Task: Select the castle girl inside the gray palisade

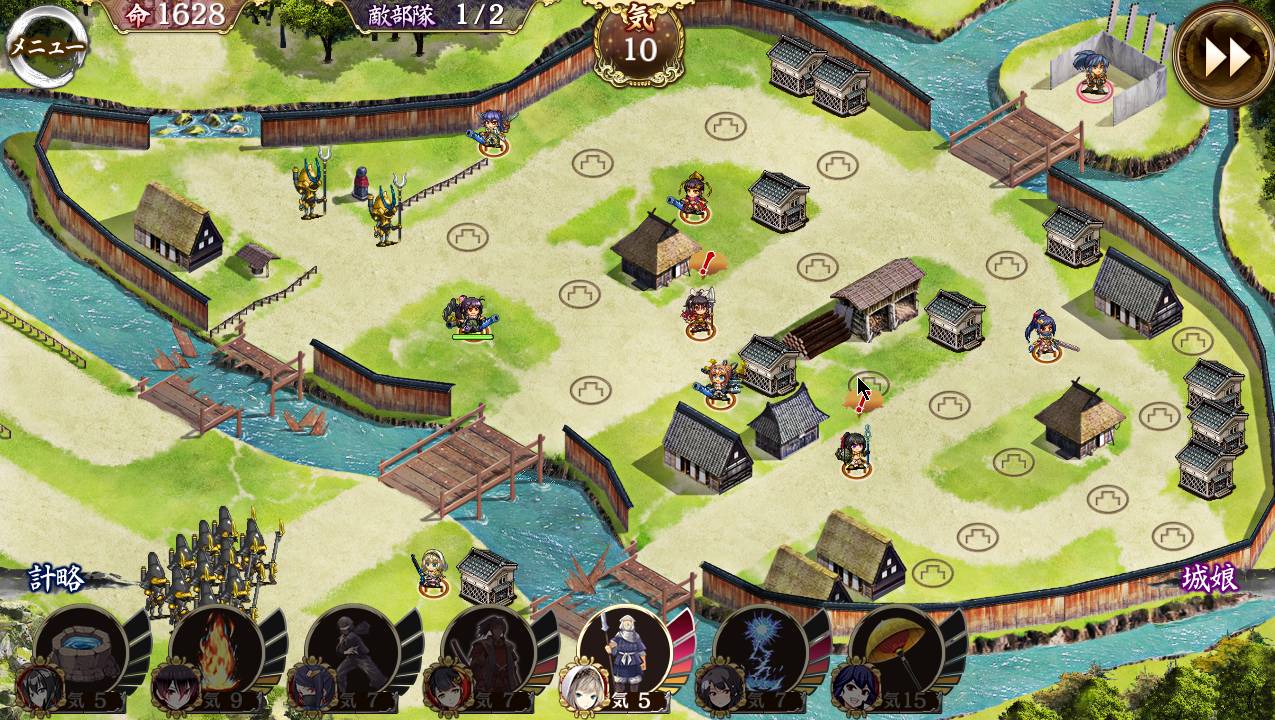Action: click(1094, 73)
